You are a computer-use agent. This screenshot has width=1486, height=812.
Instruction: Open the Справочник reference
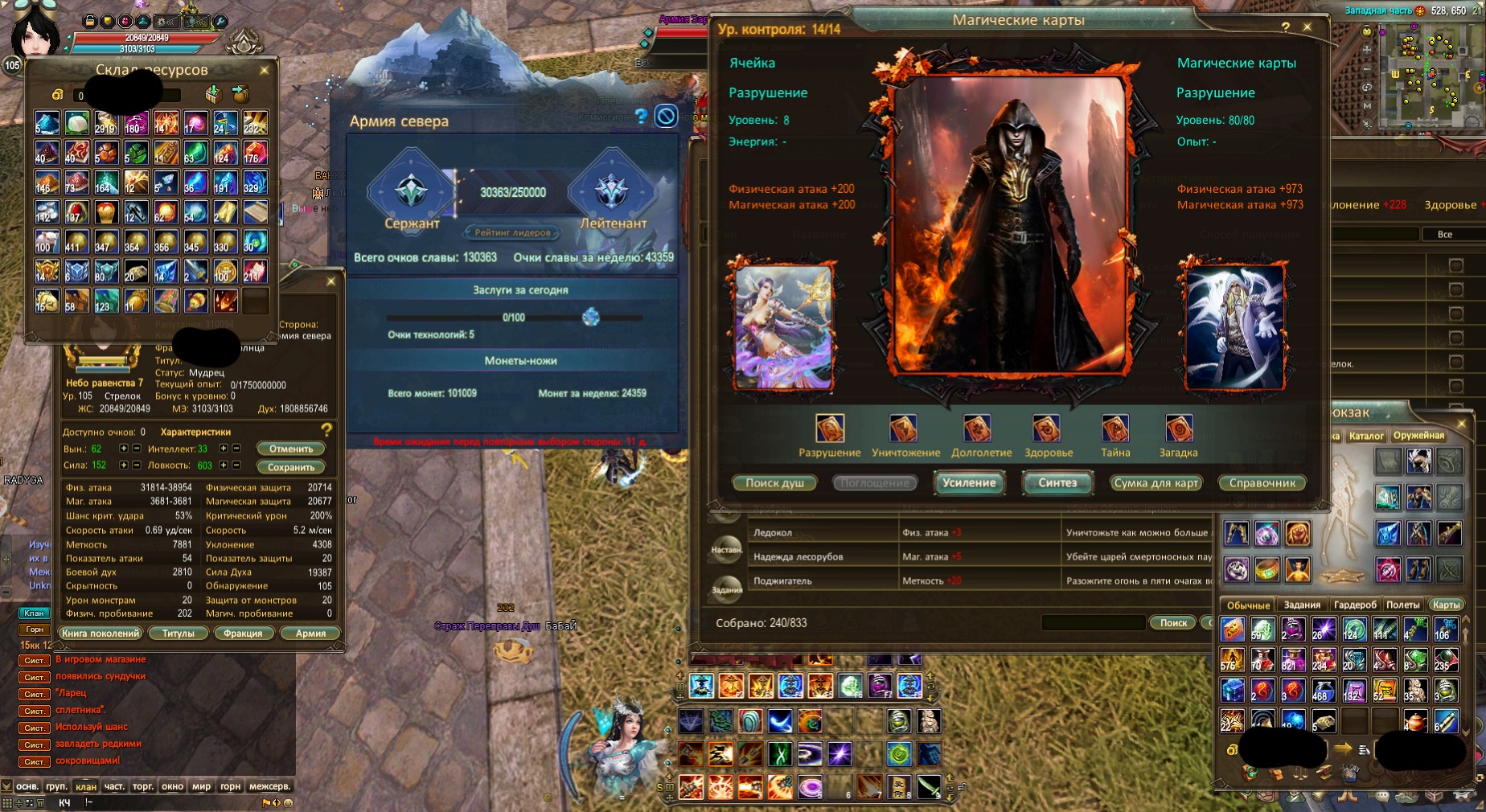click(1262, 483)
